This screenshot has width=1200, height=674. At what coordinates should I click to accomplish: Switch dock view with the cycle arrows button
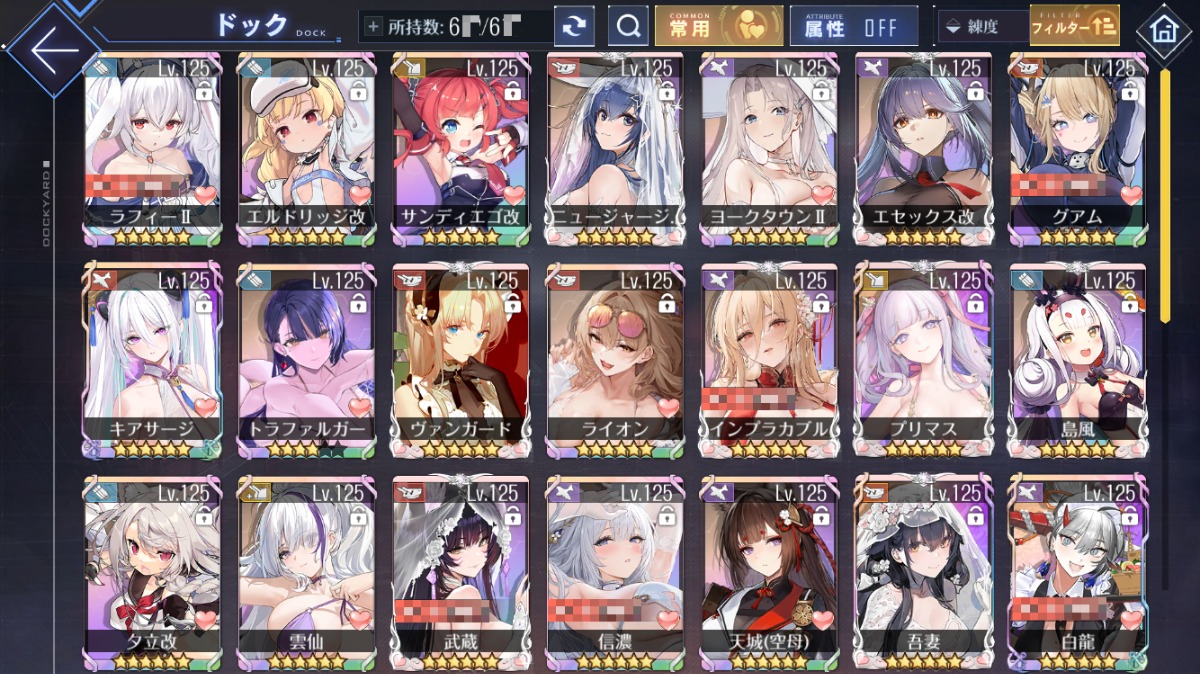point(574,27)
